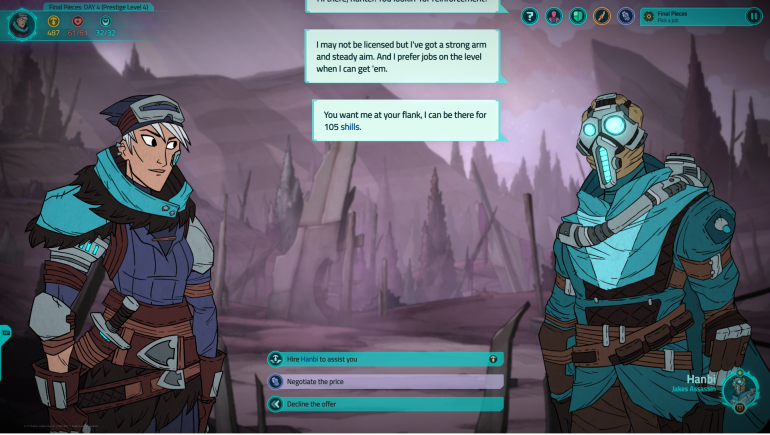This screenshot has height=435, width=770.
Task: Pause the game with the pause button
Action: [753, 16]
